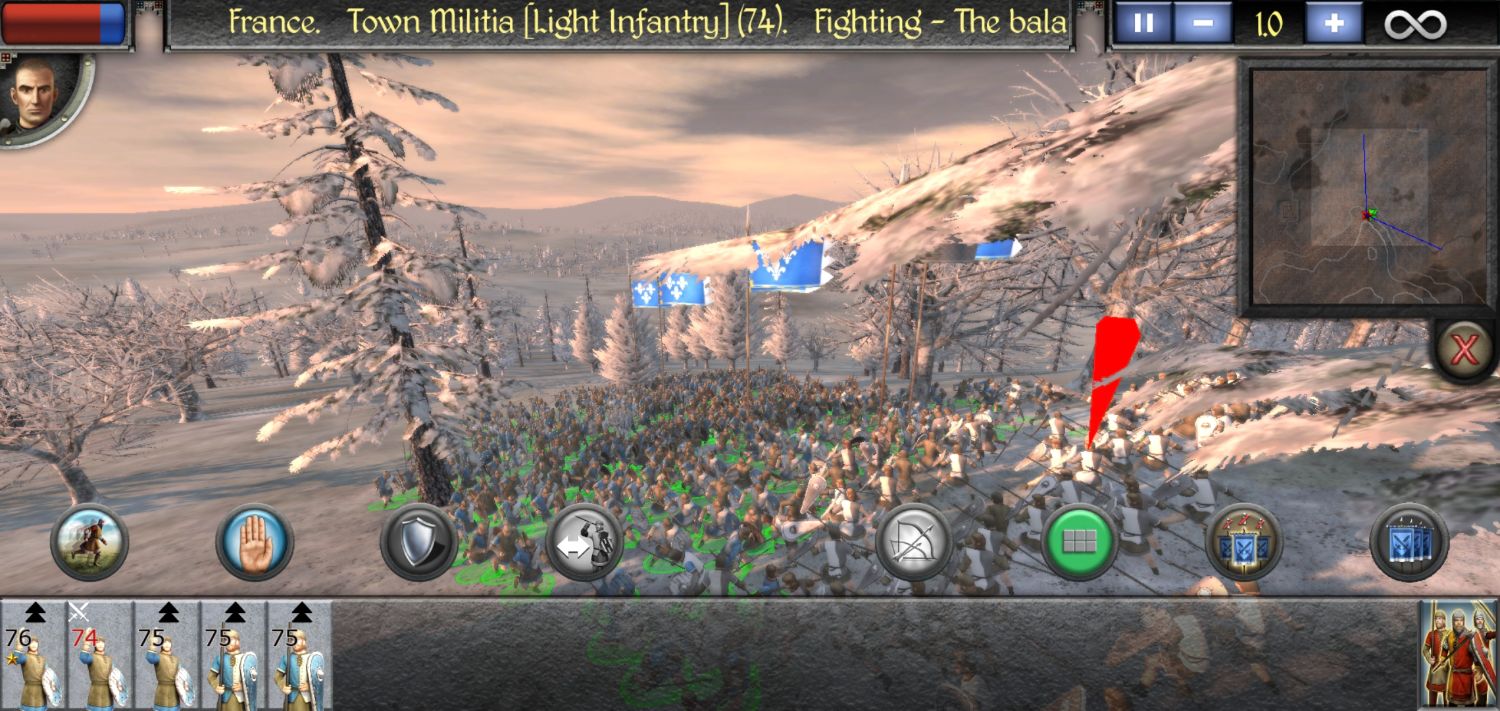Viewport: 1500px width, 711px height.
Task: Toggle the bow fire-at-will button
Action: tap(914, 543)
